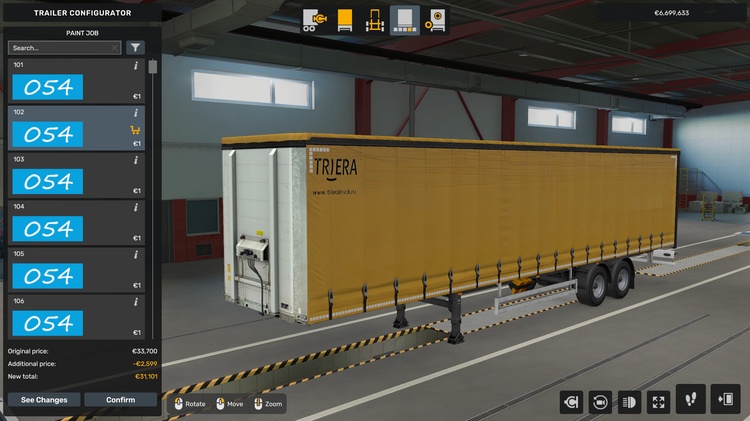Viewport: 750px width, 421px height.
Task: Reset the camera view
Action: [x=600, y=402]
